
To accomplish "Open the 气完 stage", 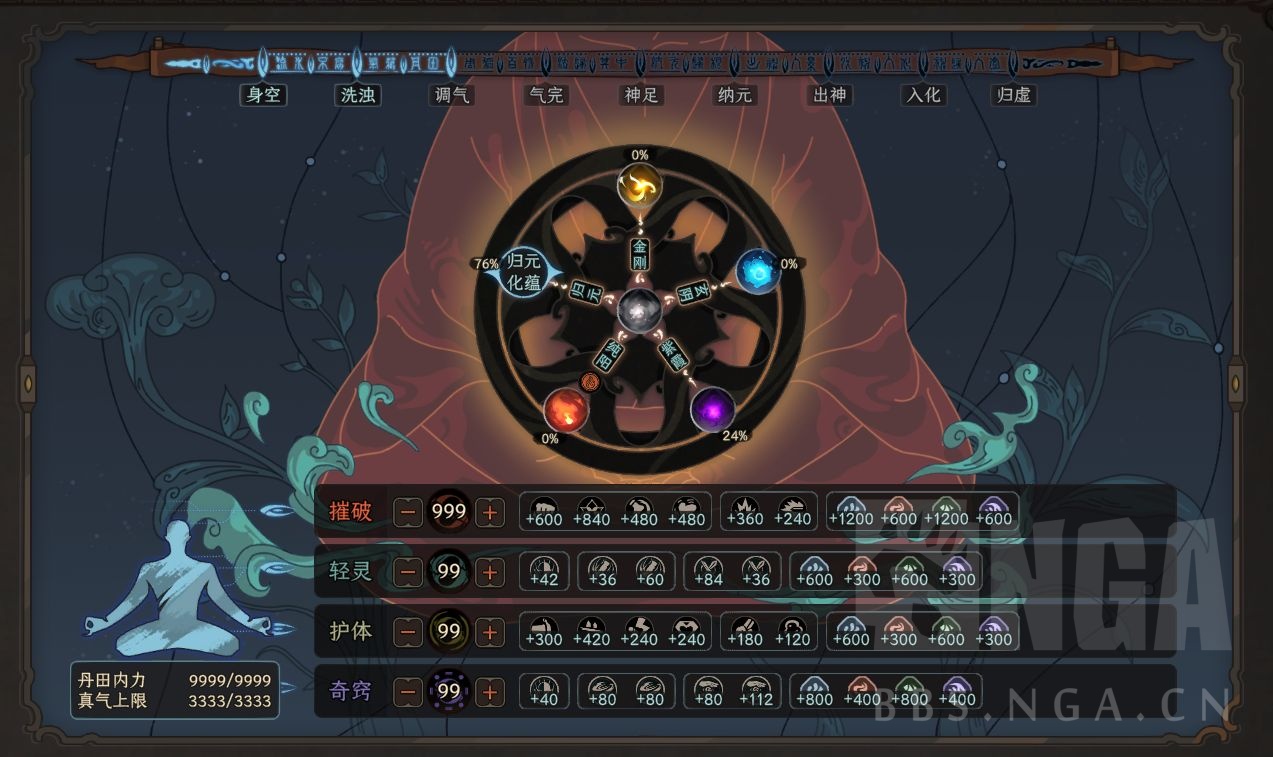I will (x=546, y=95).
